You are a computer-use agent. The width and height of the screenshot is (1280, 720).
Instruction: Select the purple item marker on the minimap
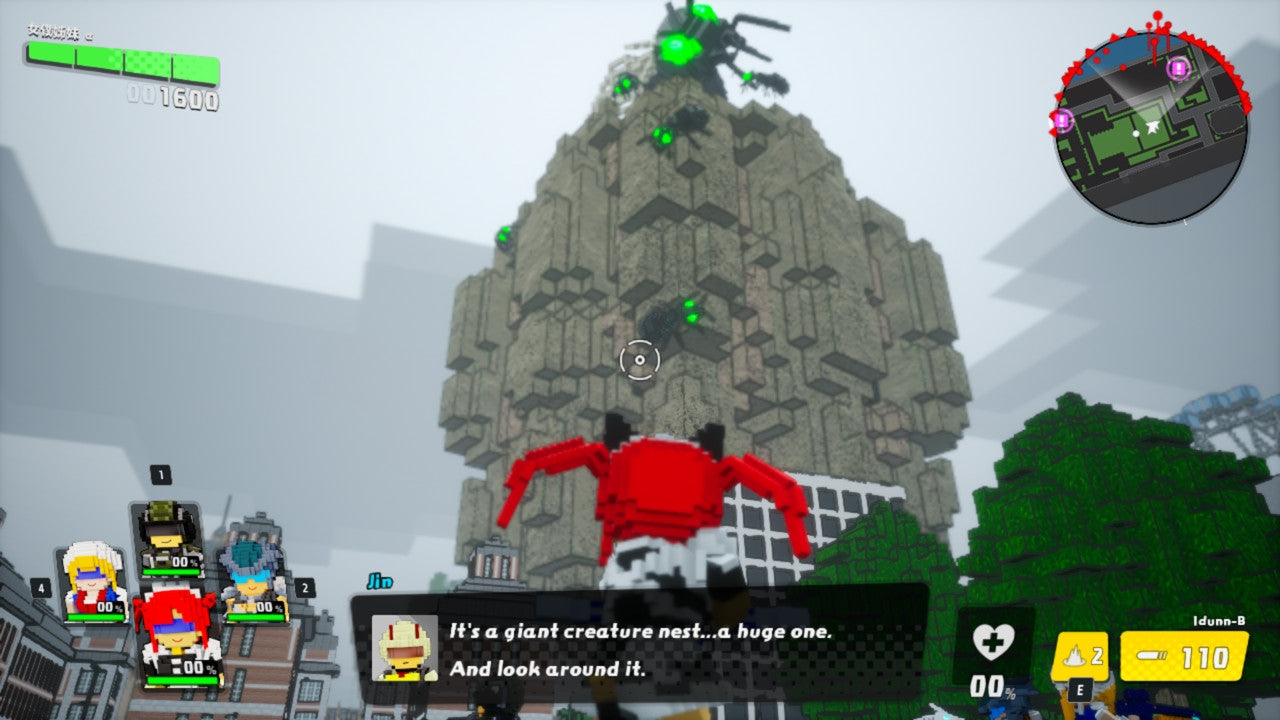coord(1179,69)
